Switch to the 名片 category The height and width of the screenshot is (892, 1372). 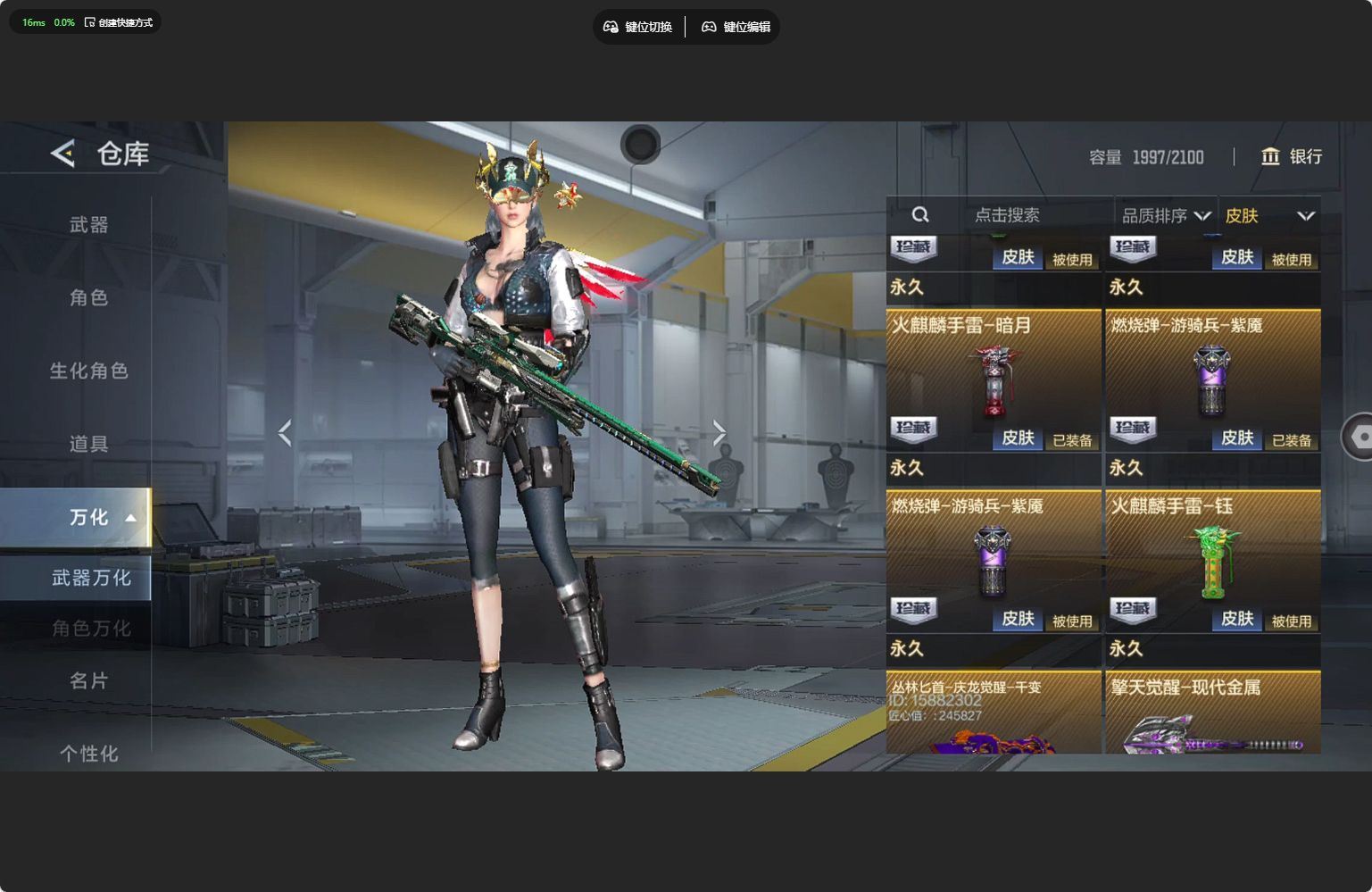[x=88, y=681]
